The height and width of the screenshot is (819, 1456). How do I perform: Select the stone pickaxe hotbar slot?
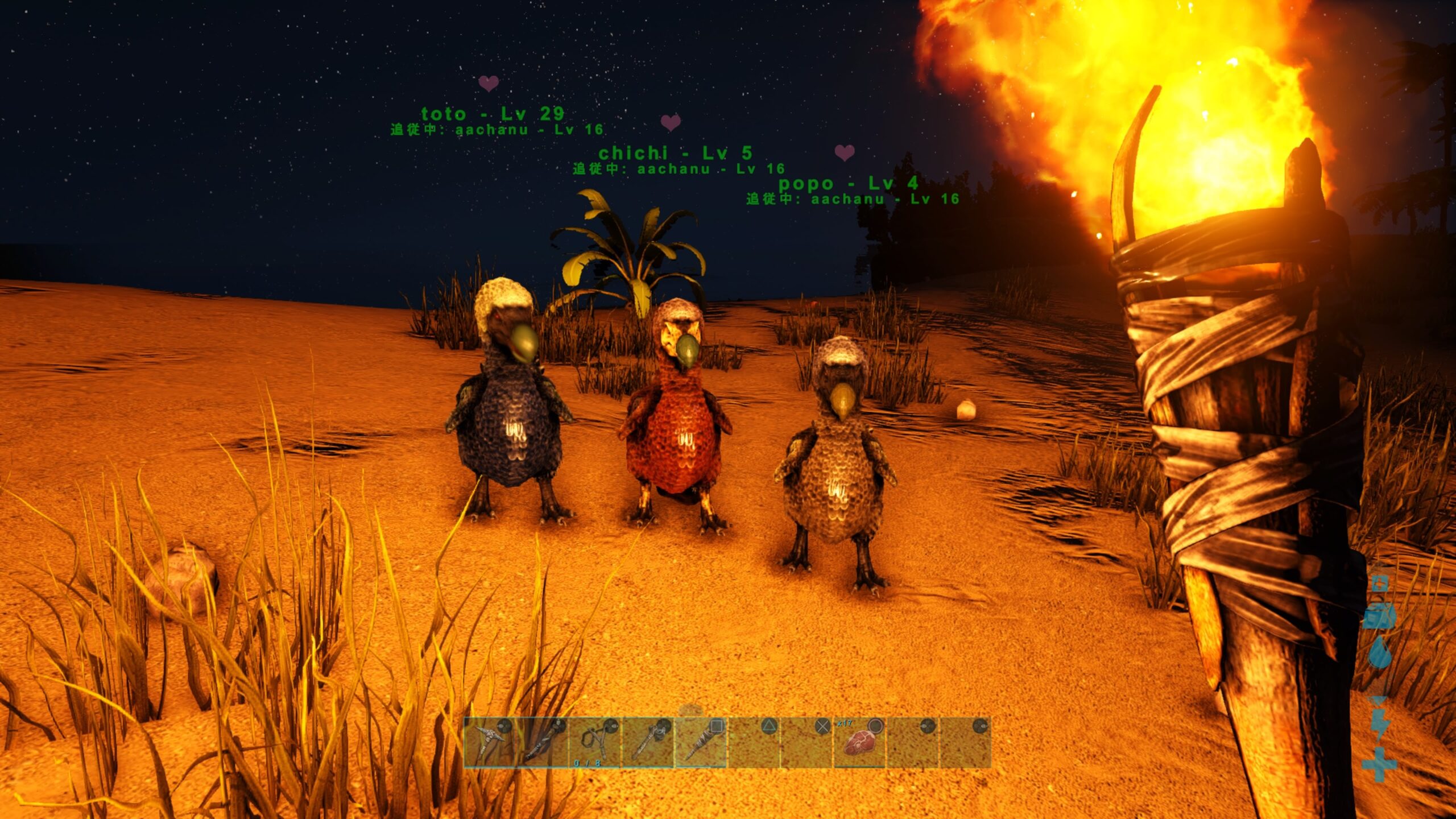[x=489, y=742]
